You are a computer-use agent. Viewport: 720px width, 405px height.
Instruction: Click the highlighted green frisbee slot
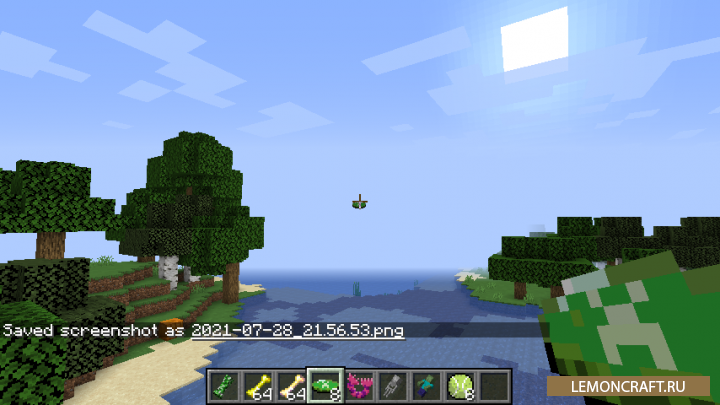click(x=327, y=384)
